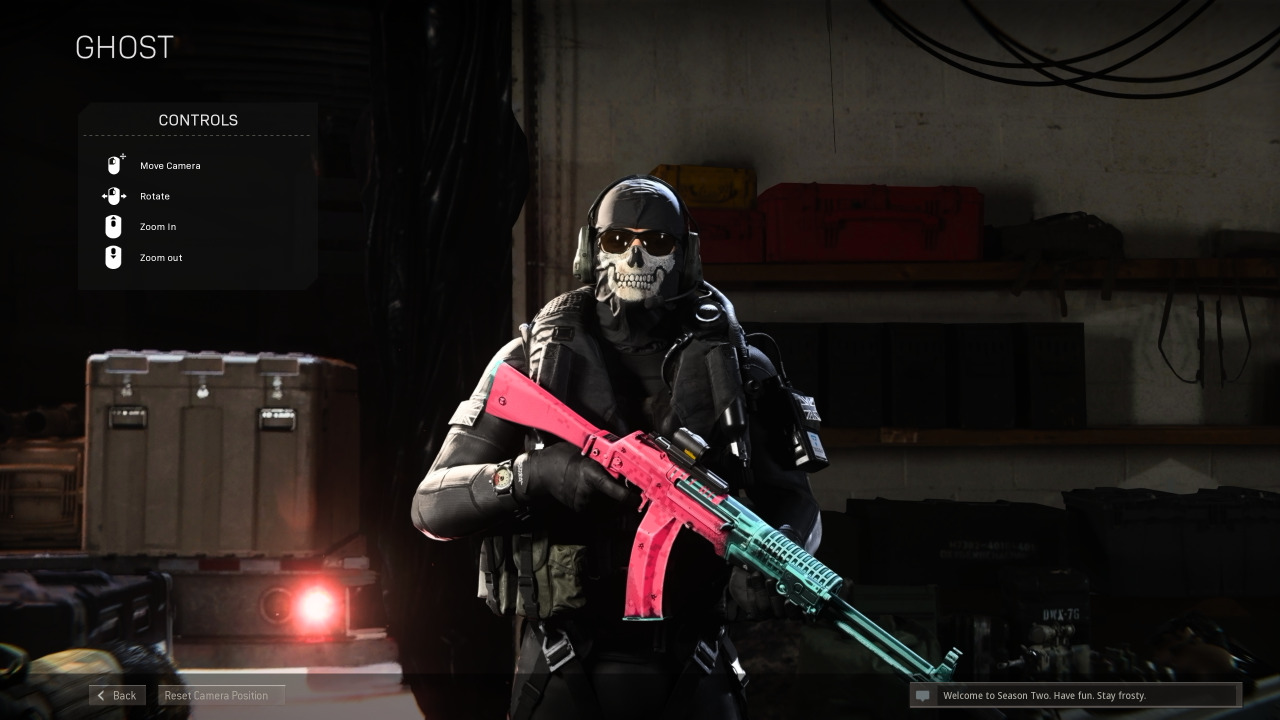Click the Zoom out label text
This screenshot has height=720, width=1280.
click(x=160, y=258)
